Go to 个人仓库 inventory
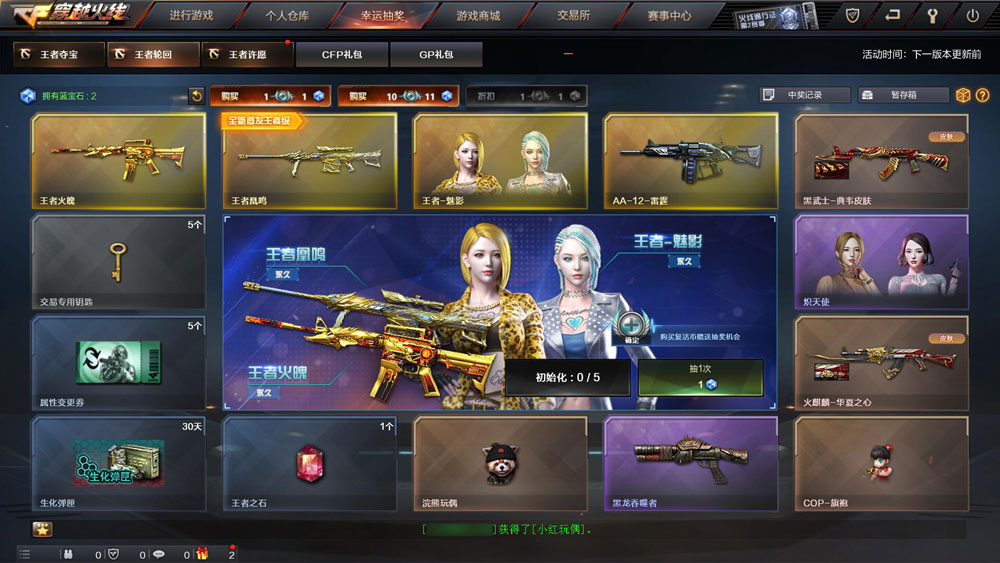Screen dimensions: 1000x563 coord(287,16)
